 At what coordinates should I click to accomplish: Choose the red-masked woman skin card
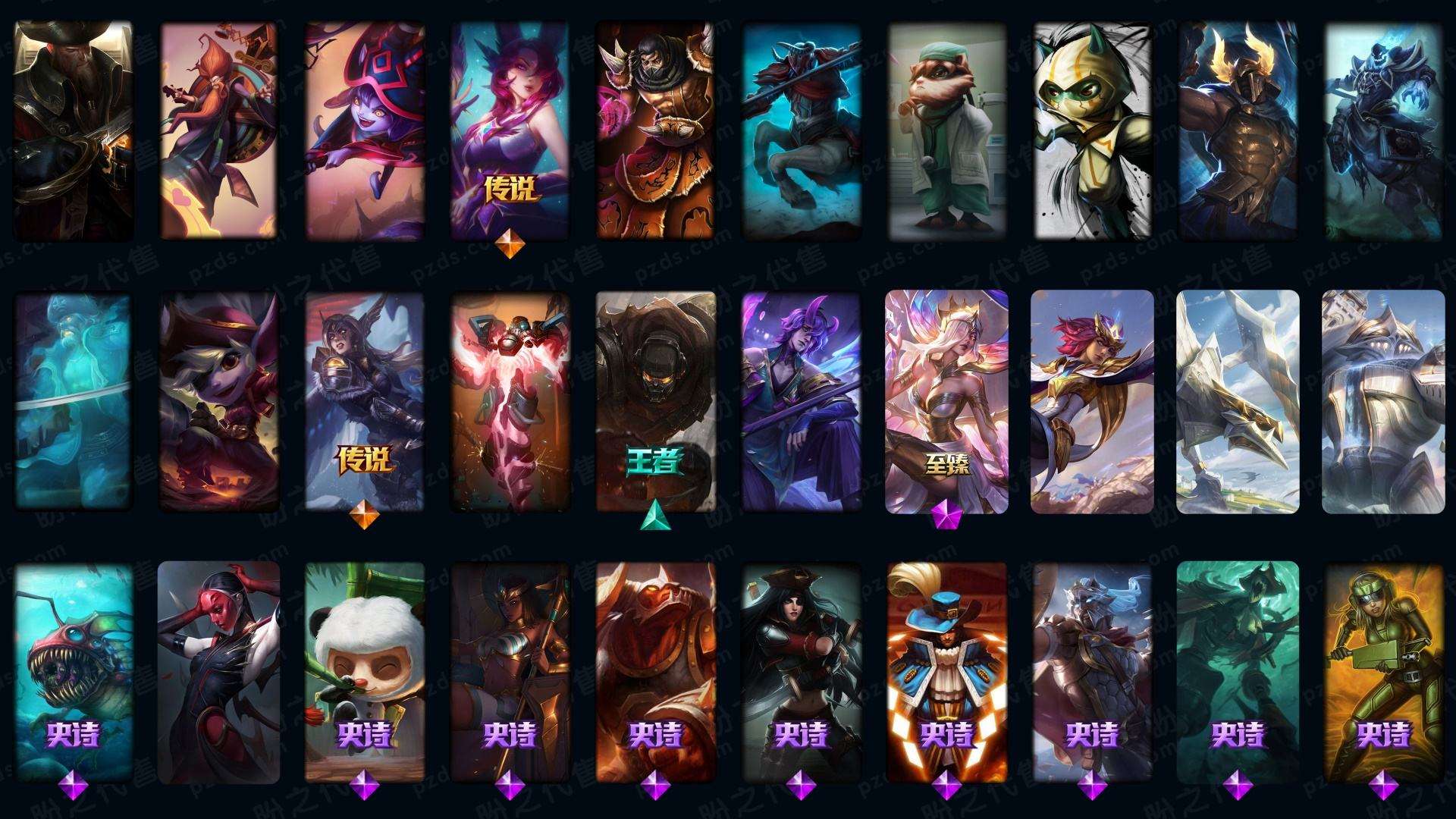point(219,671)
